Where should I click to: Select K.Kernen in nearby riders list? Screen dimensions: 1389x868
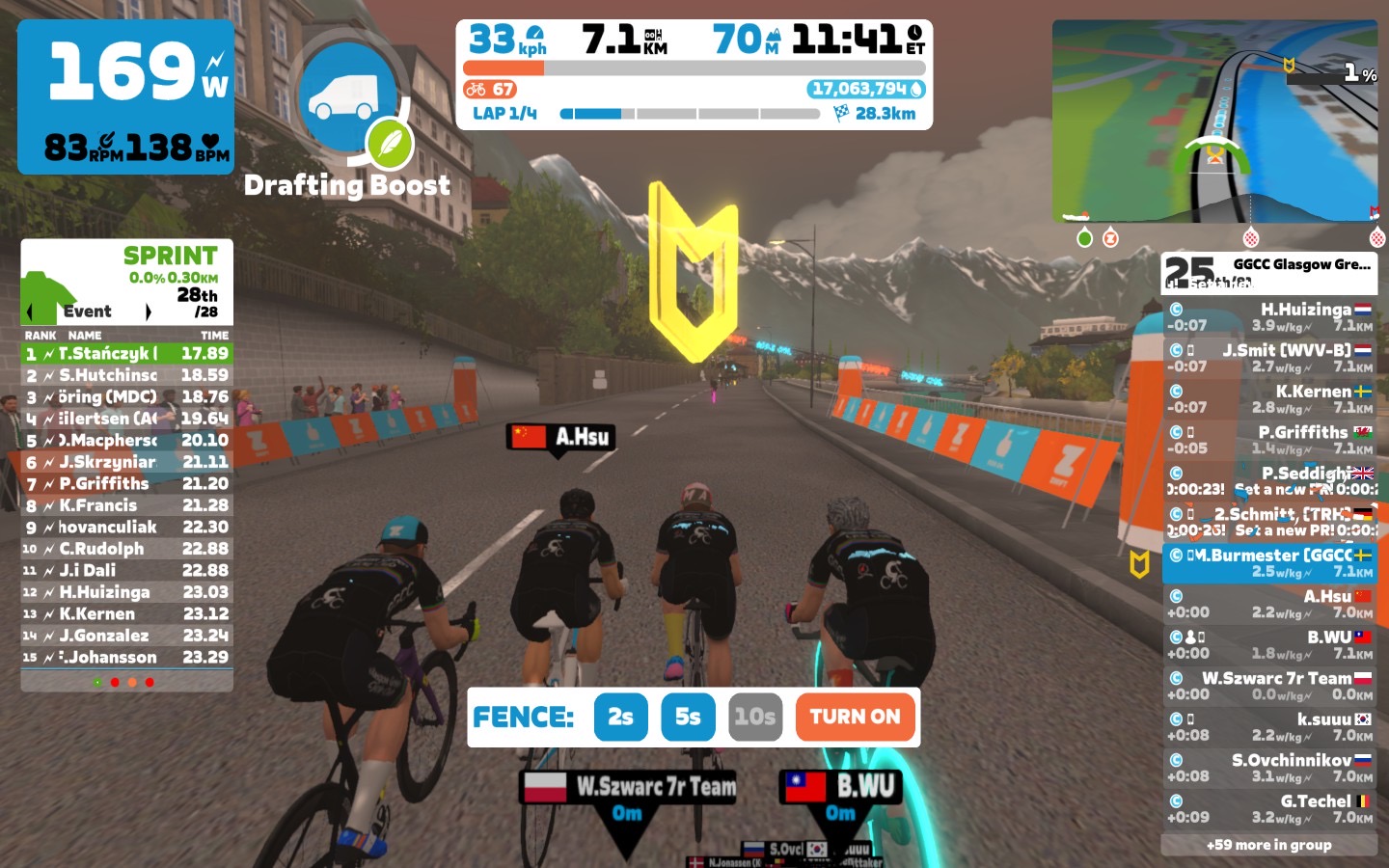[1268, 399]
